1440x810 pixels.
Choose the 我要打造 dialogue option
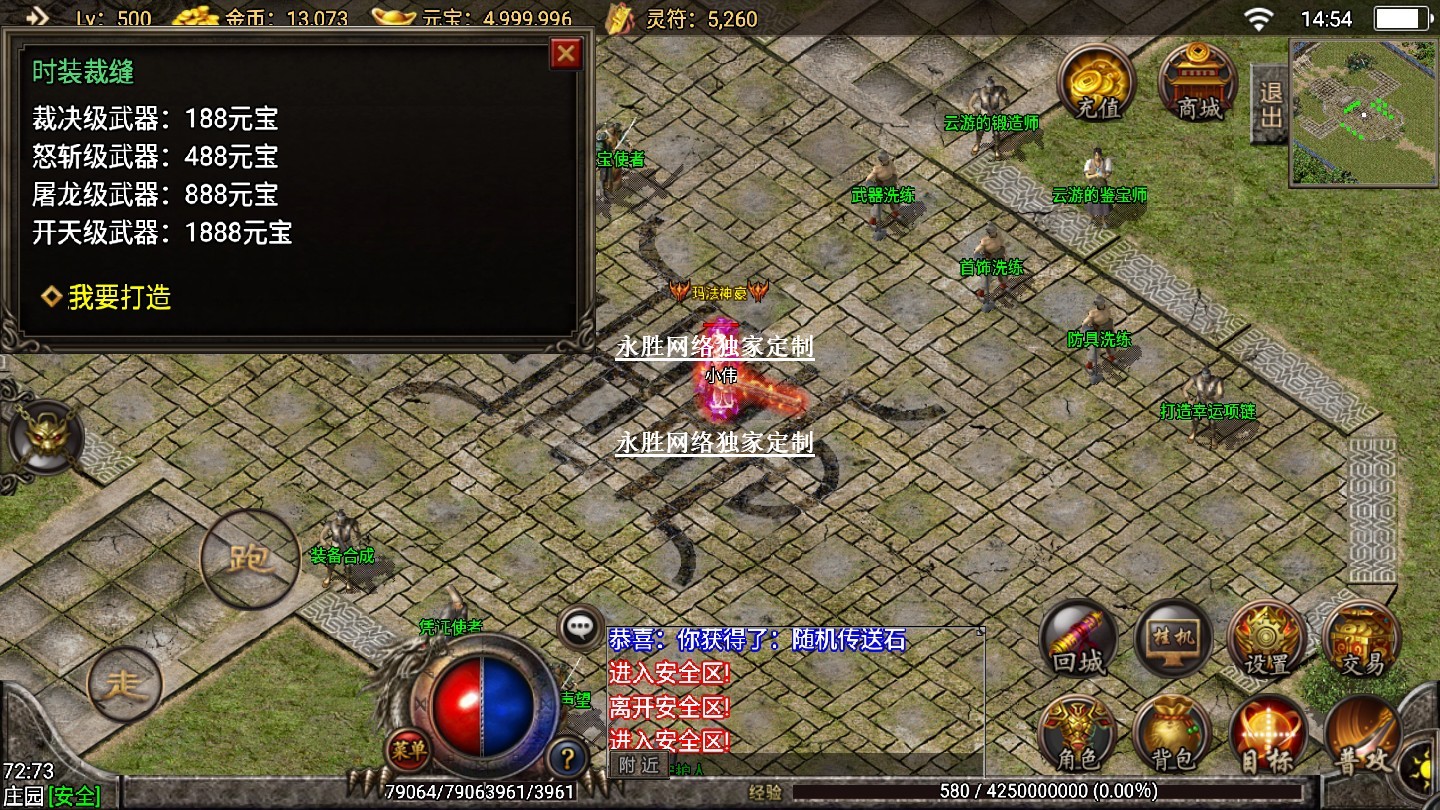click(x=118, y=297)
